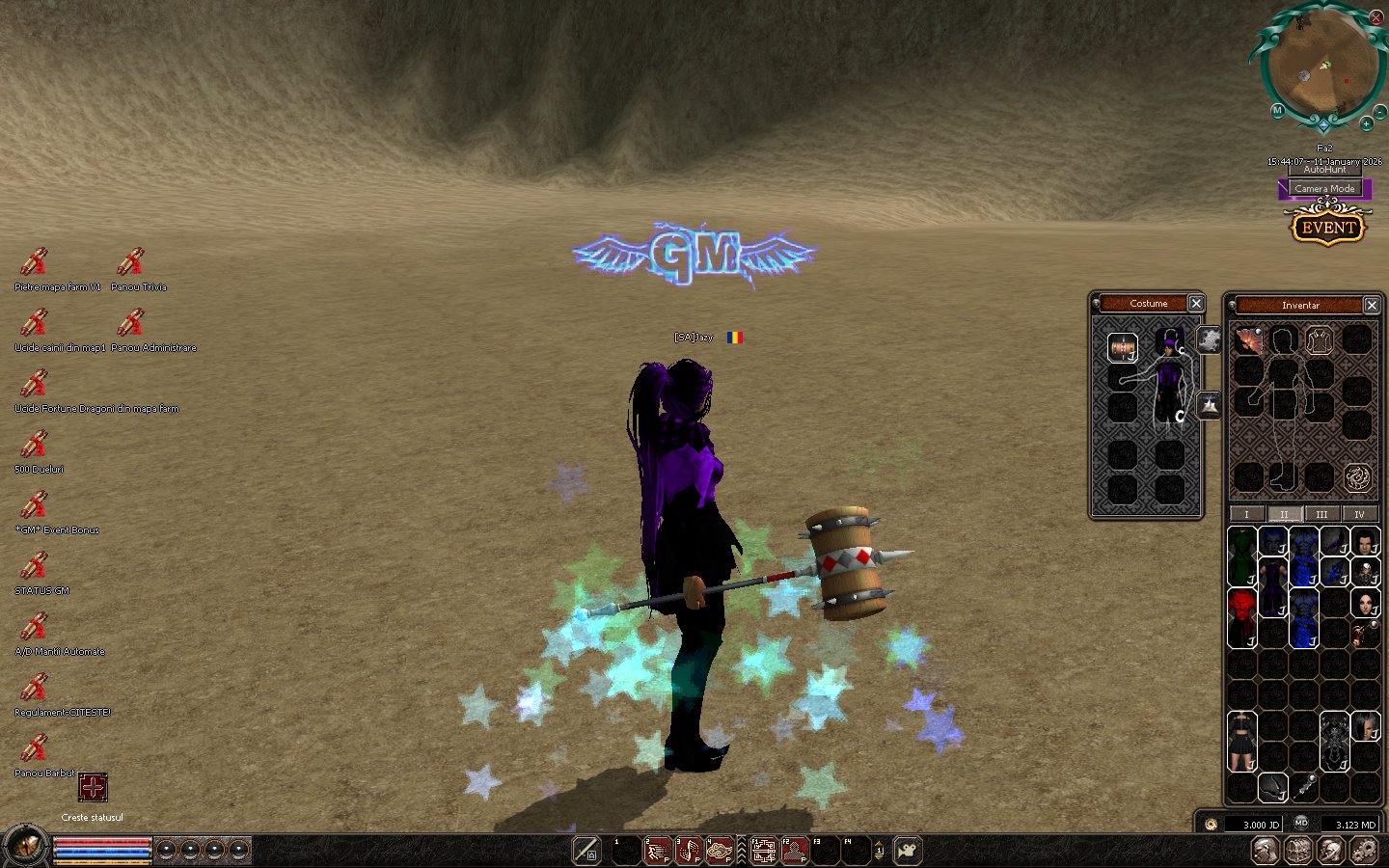Select the red costume in inventory
Image resolution: width=1389 pixels, height=868 pixels.
(x=1242, y=616)
